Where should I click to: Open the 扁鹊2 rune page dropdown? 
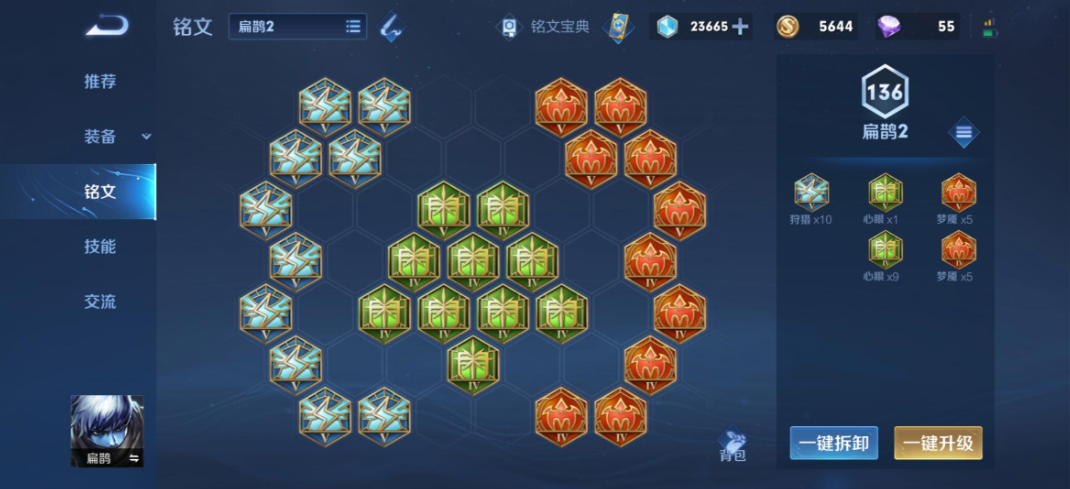298,26
